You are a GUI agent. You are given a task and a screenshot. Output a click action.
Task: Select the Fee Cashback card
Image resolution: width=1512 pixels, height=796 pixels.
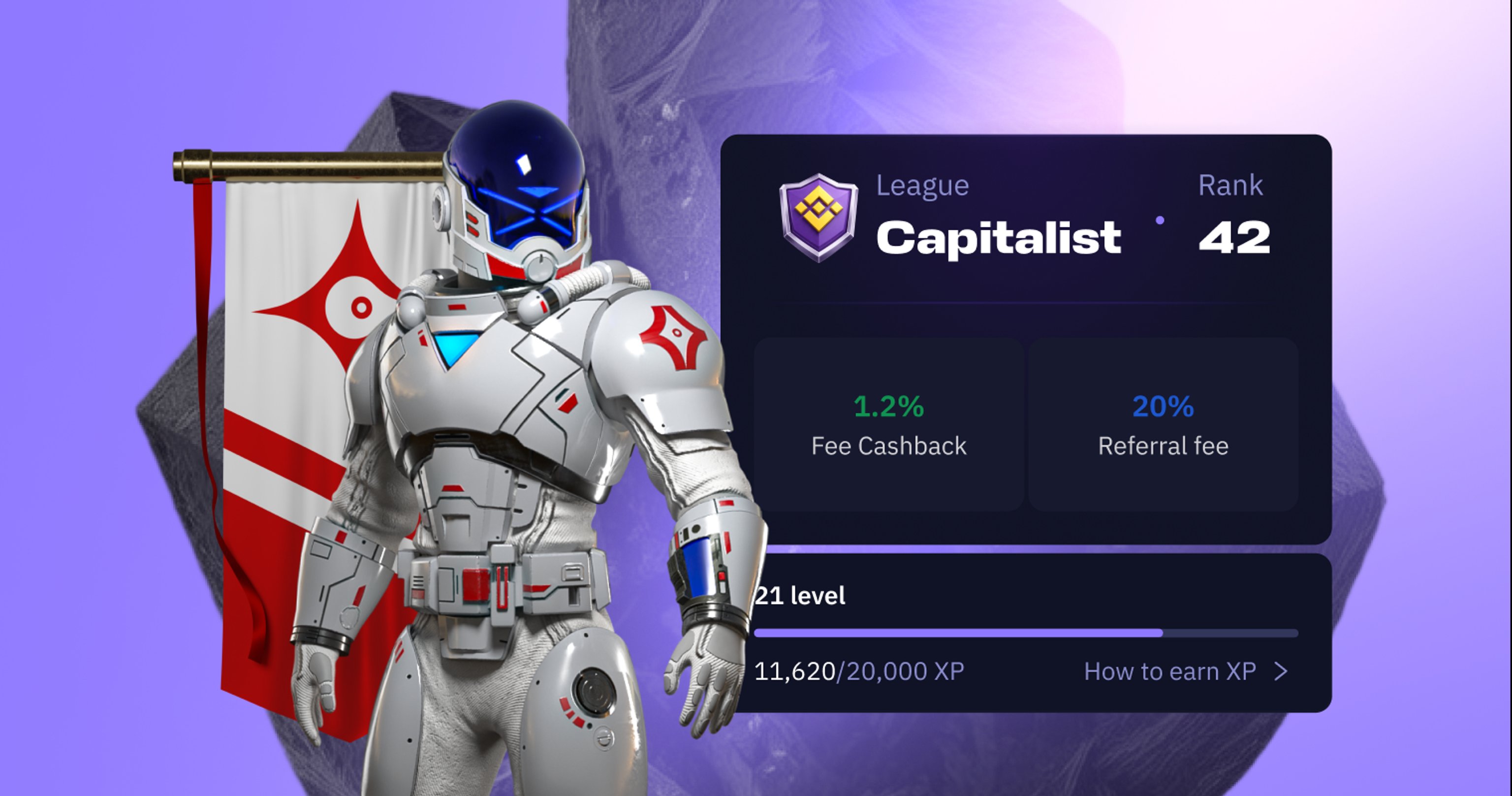pos(889,424)
